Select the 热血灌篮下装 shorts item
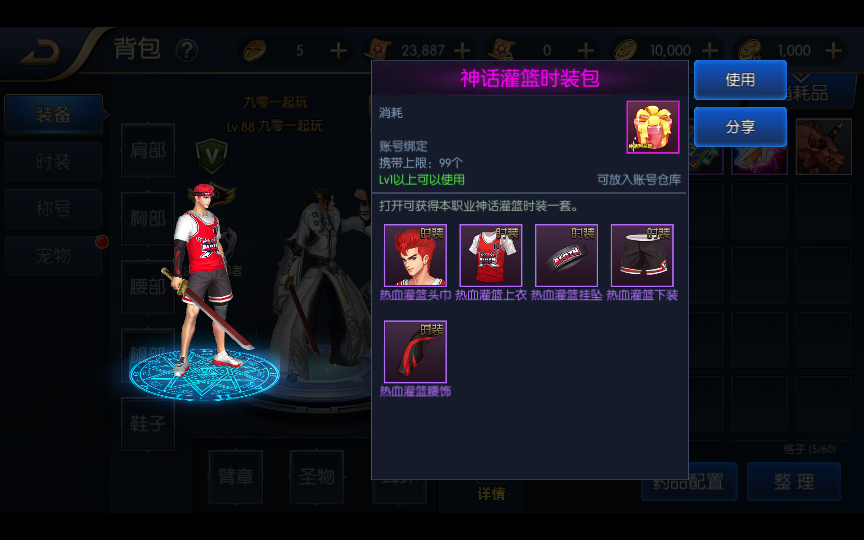864x540 pixels. tap(642, 256)
